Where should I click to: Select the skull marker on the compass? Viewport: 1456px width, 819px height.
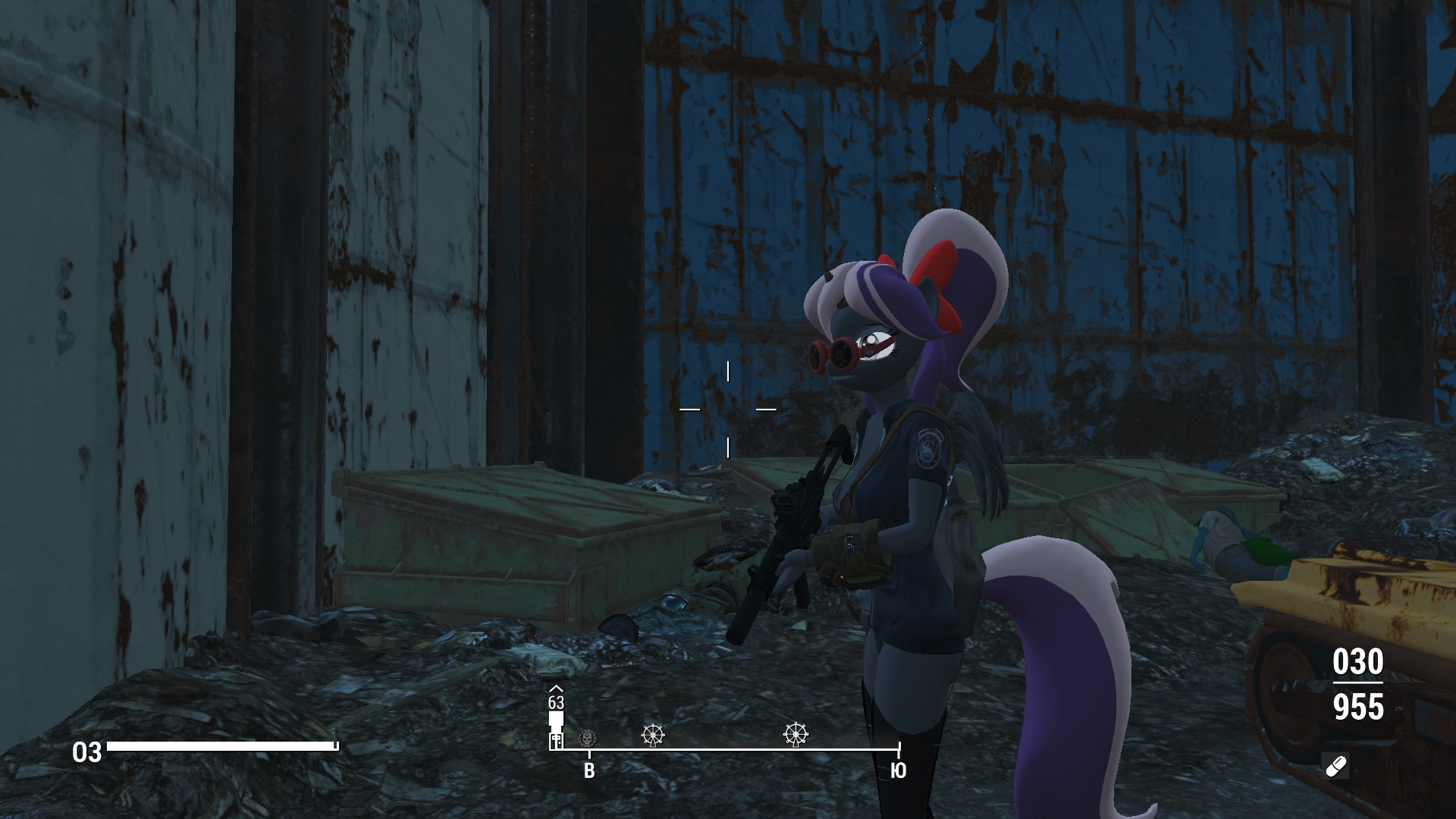587,737
